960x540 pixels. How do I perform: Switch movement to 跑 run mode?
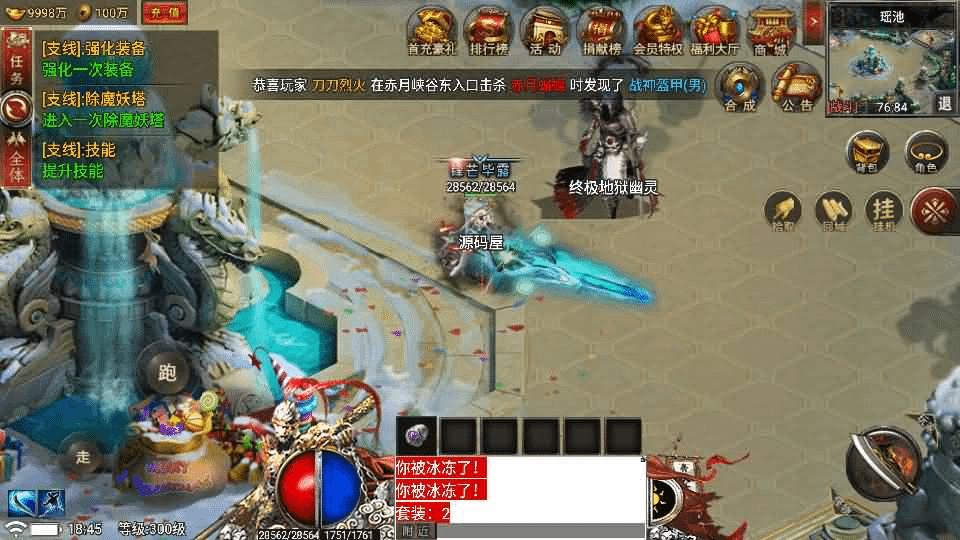[x=167, y=372]
